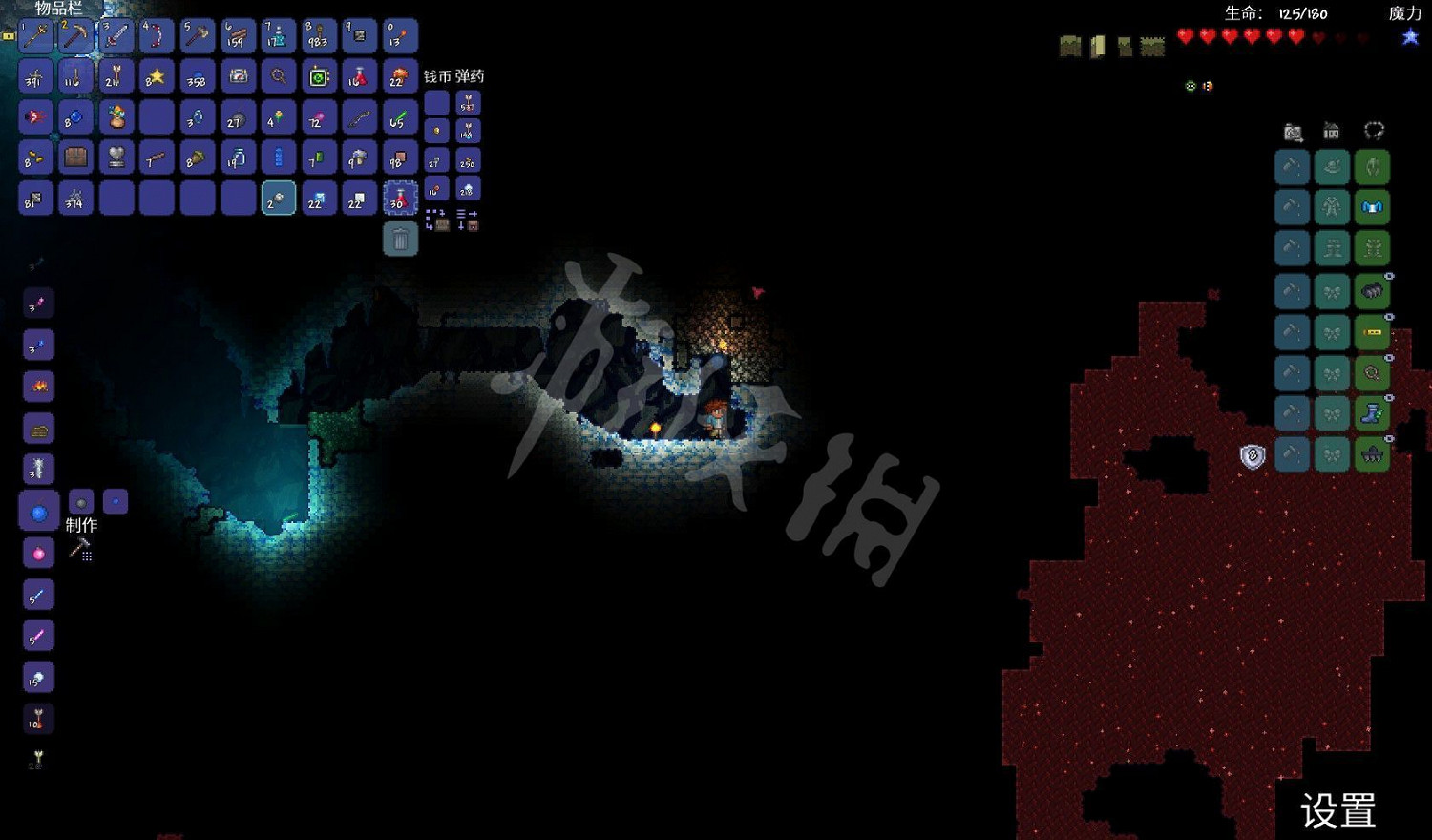This screenshot has width=1432, height=840.
Task: Toggle visibility of the magnifying glass accessory
Action: tap(1389, 358)
